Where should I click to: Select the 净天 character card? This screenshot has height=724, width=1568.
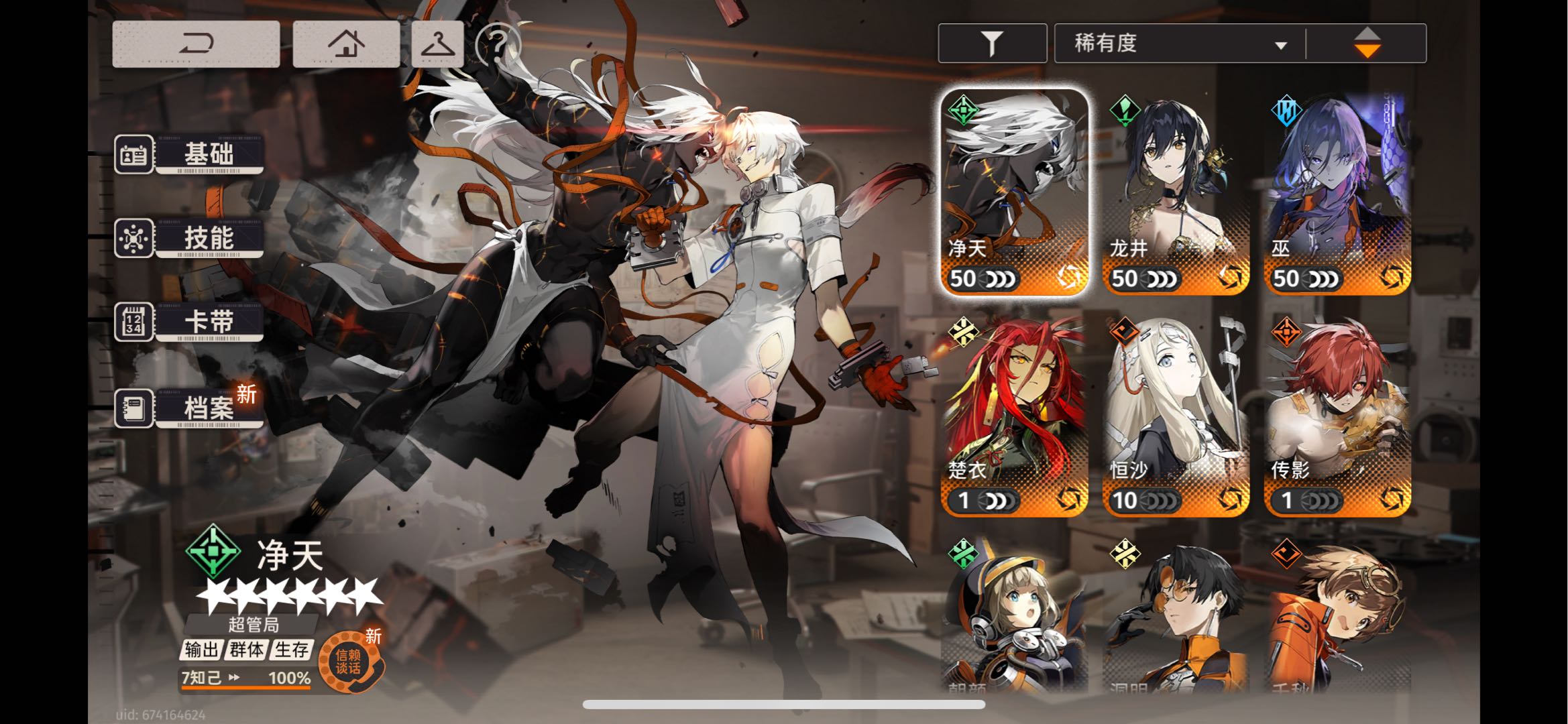[1014, 192]
